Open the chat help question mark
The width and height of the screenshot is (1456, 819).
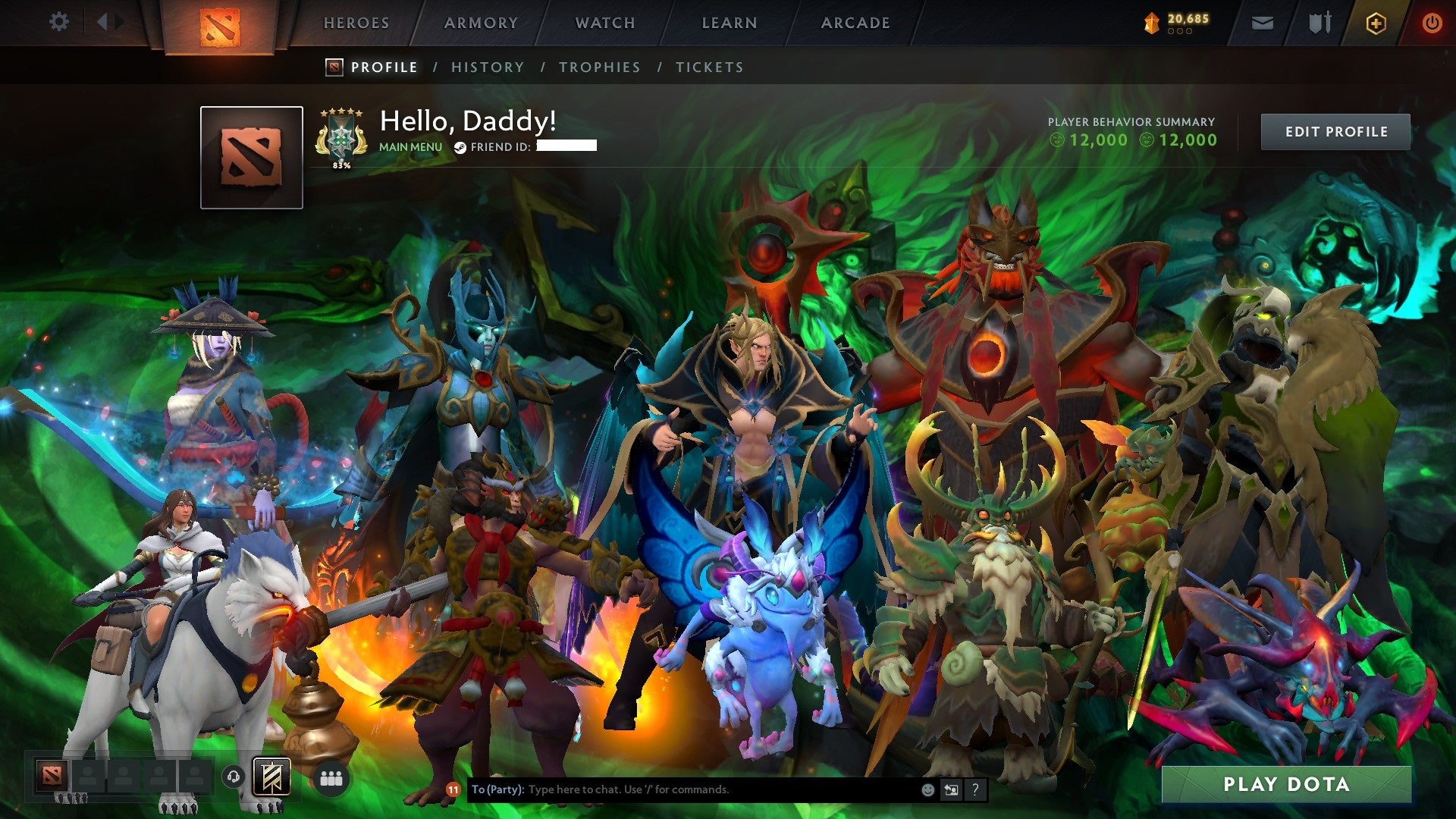[975, 789]
